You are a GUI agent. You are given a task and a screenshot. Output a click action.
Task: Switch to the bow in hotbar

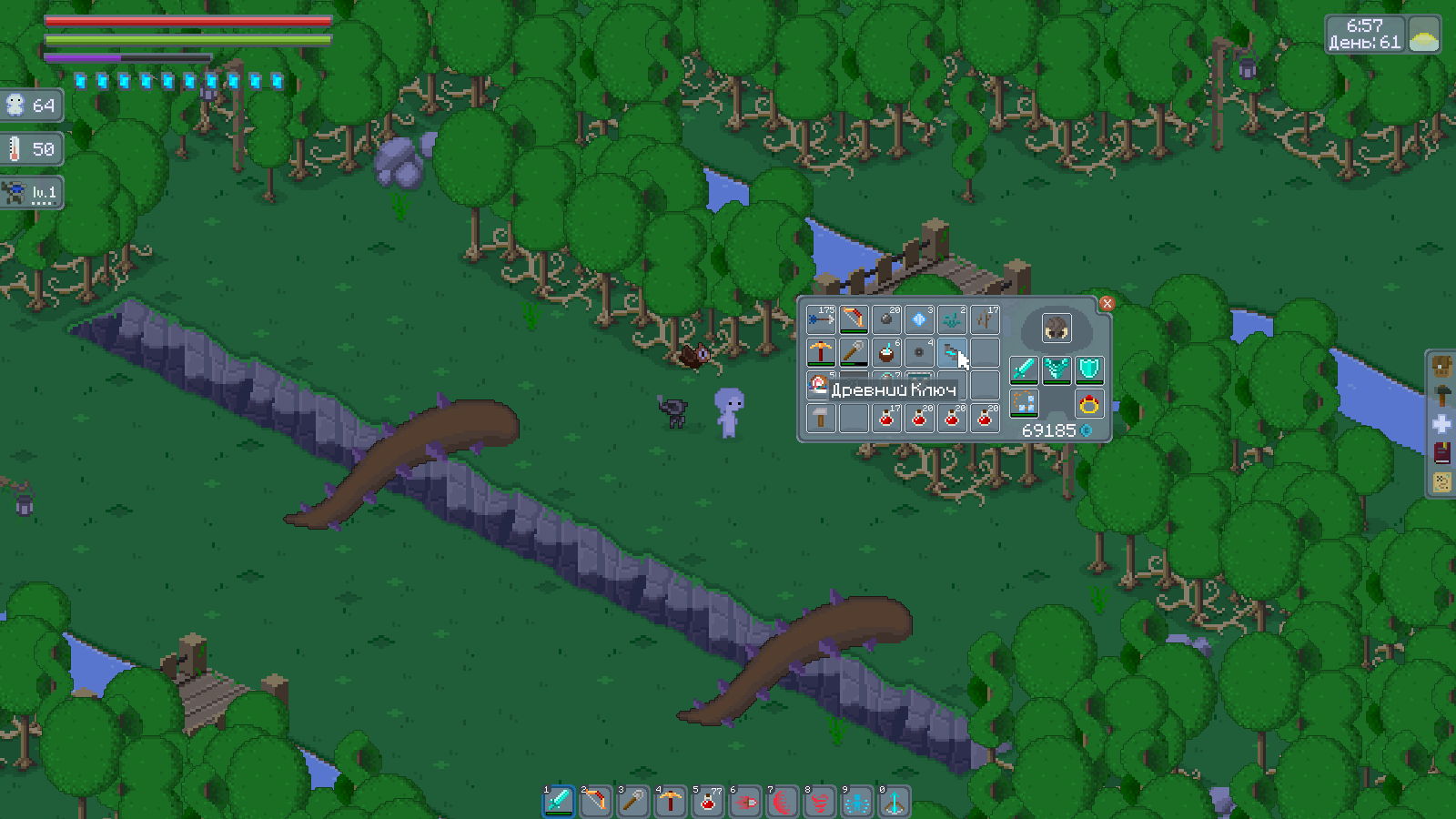coord(595,801)
